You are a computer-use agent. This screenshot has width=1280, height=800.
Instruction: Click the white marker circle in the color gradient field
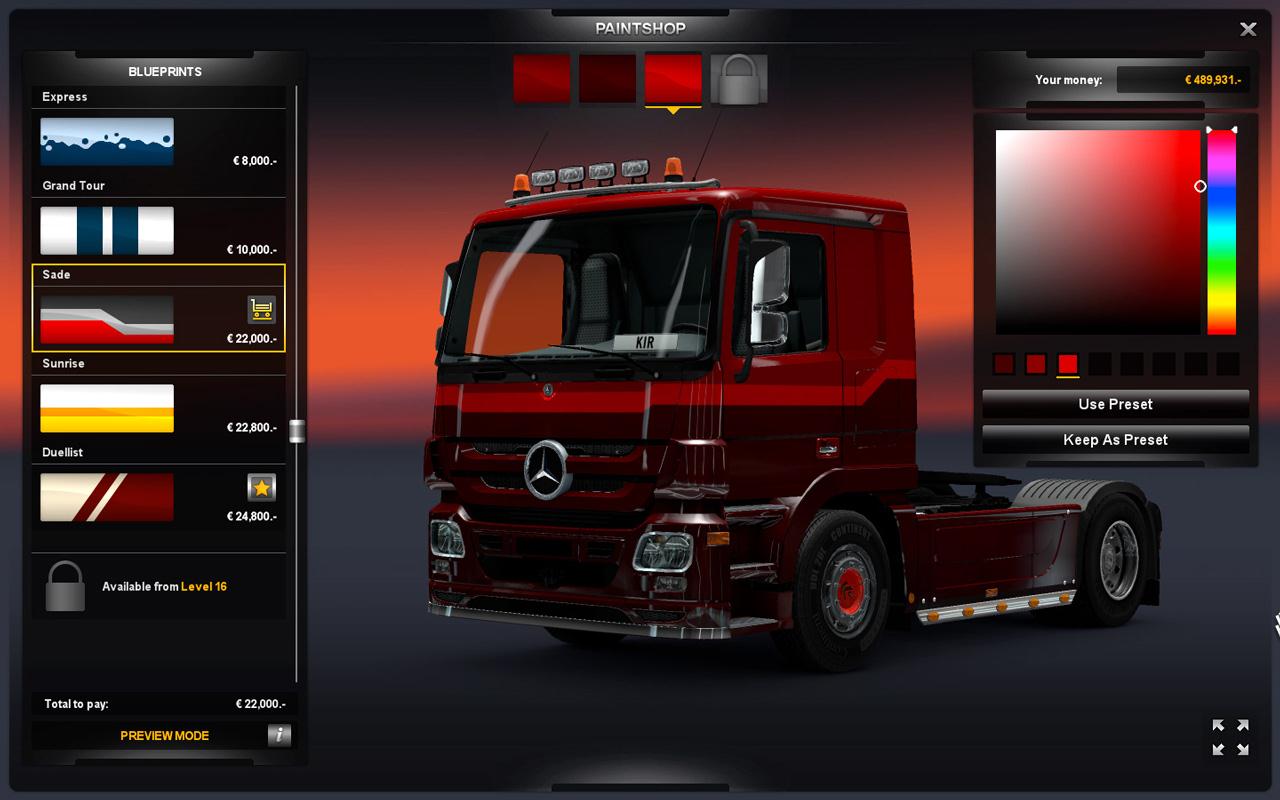(x=1199, y=185)
